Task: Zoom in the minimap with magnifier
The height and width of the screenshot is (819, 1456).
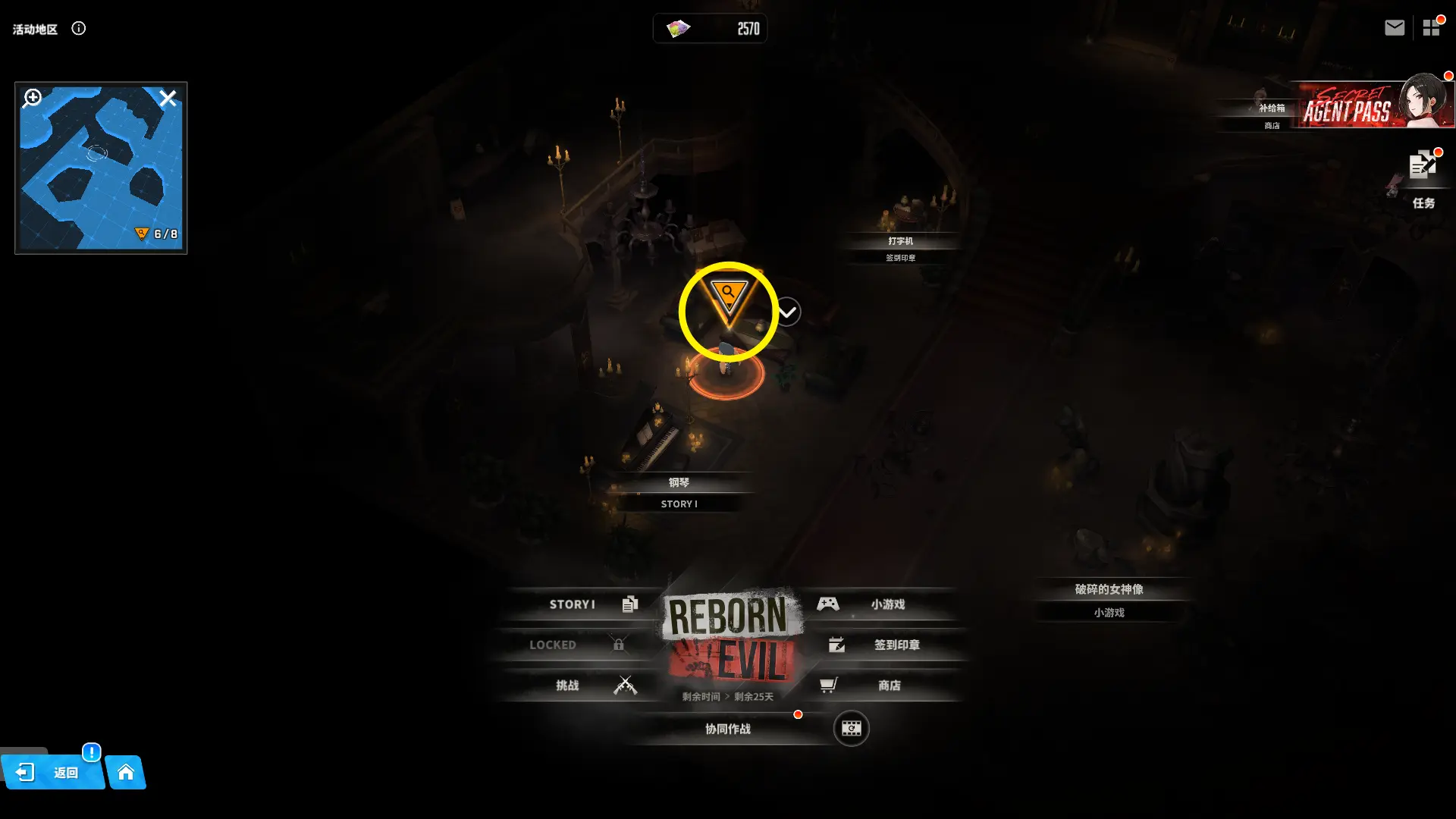Action: click(33, 98)
